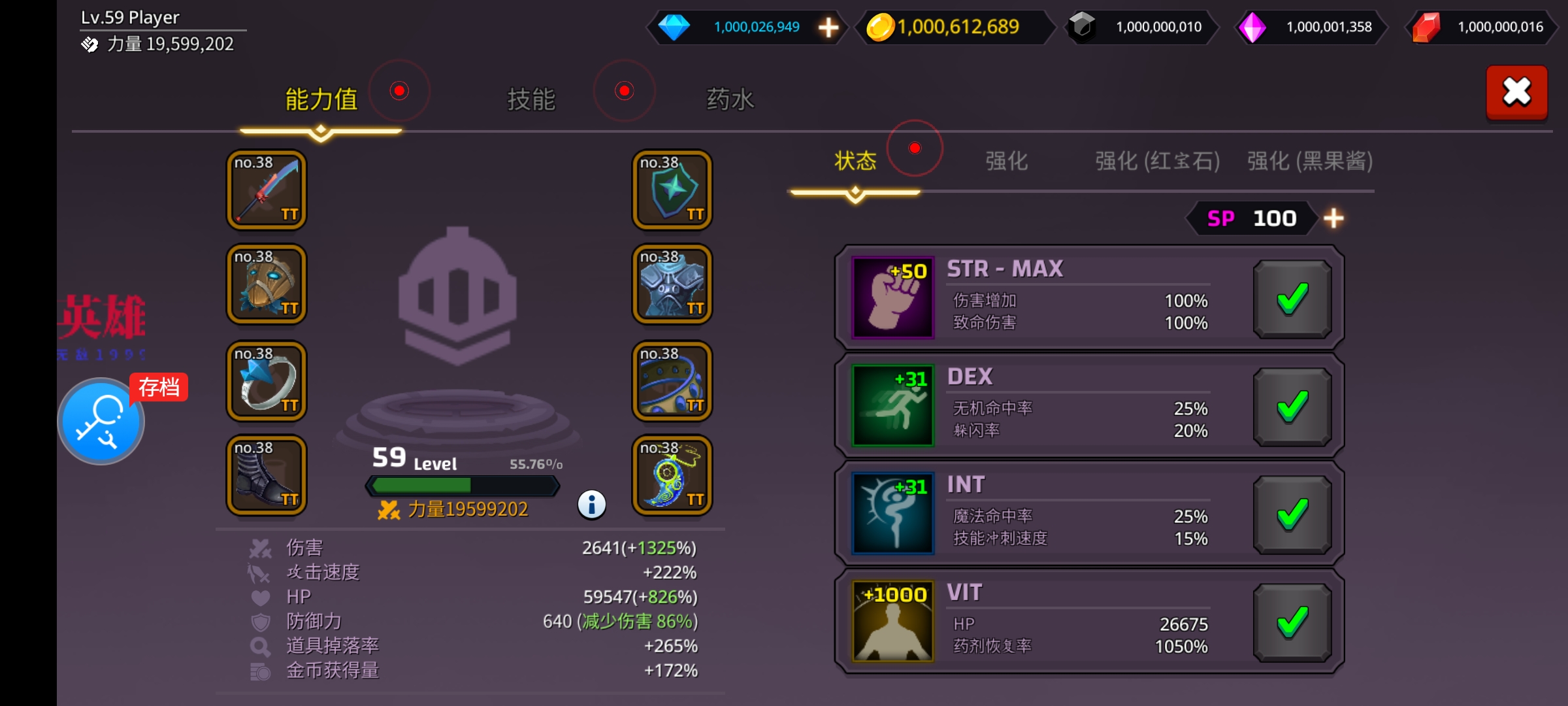Select the equipped sword slot
Screen dimensions: 1568x706
267,190
